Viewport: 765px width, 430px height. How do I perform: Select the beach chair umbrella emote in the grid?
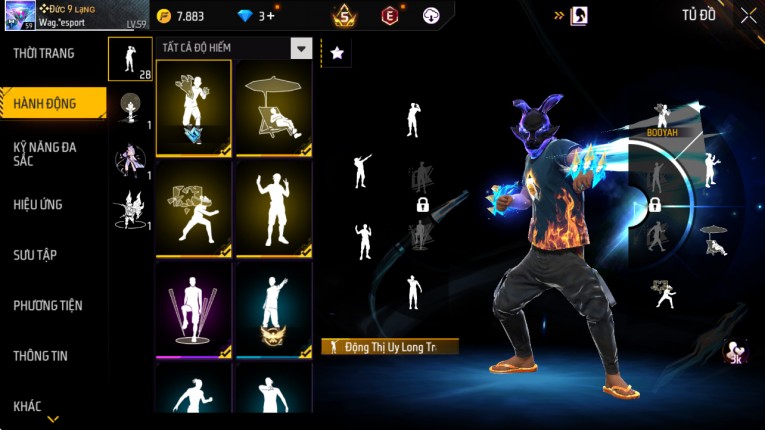pyautogui.click(x=273, y=108)
